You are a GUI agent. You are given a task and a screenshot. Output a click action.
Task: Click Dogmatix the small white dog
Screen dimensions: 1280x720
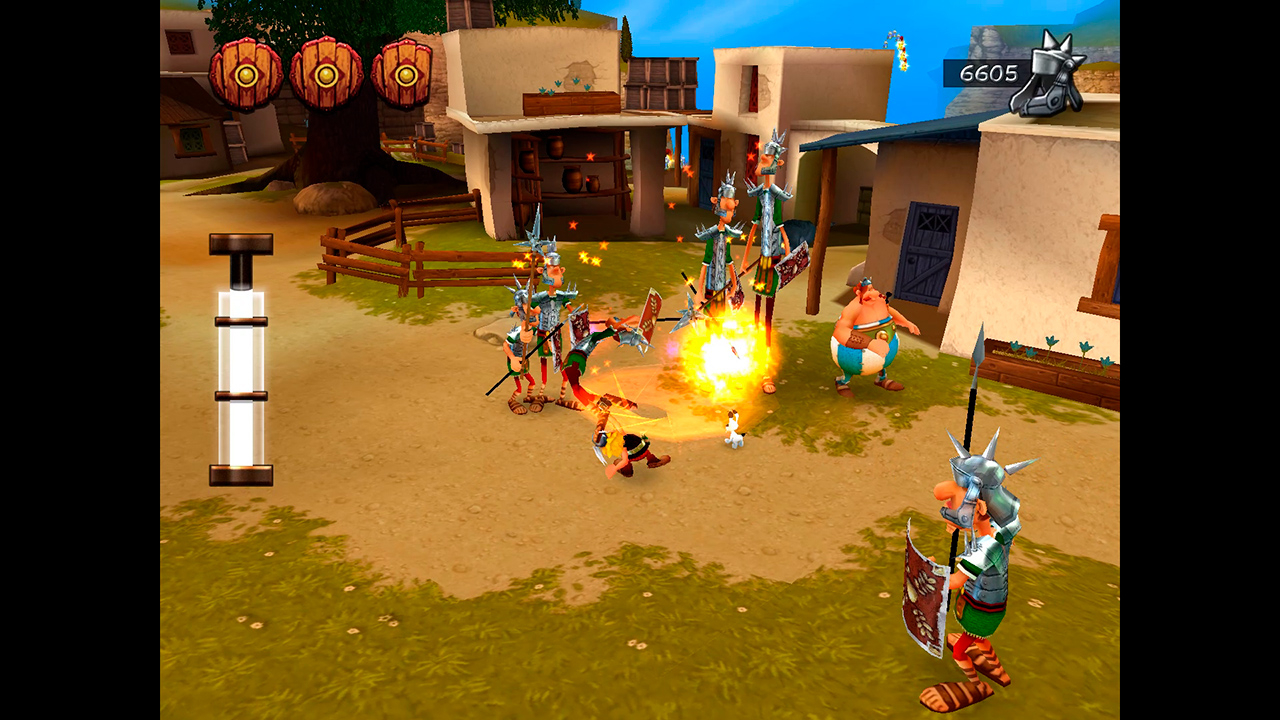[x=735, y=428]
